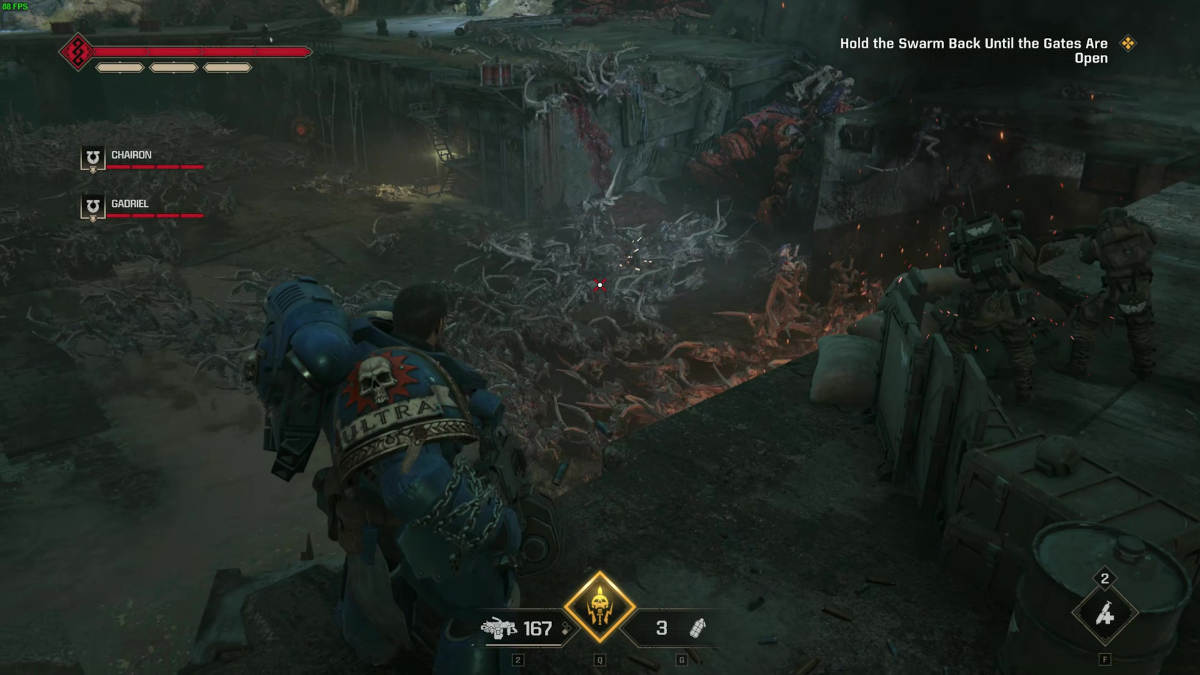Select squadmate Gadriel's portrait icon
The image size is (1200, 675).
93,207
